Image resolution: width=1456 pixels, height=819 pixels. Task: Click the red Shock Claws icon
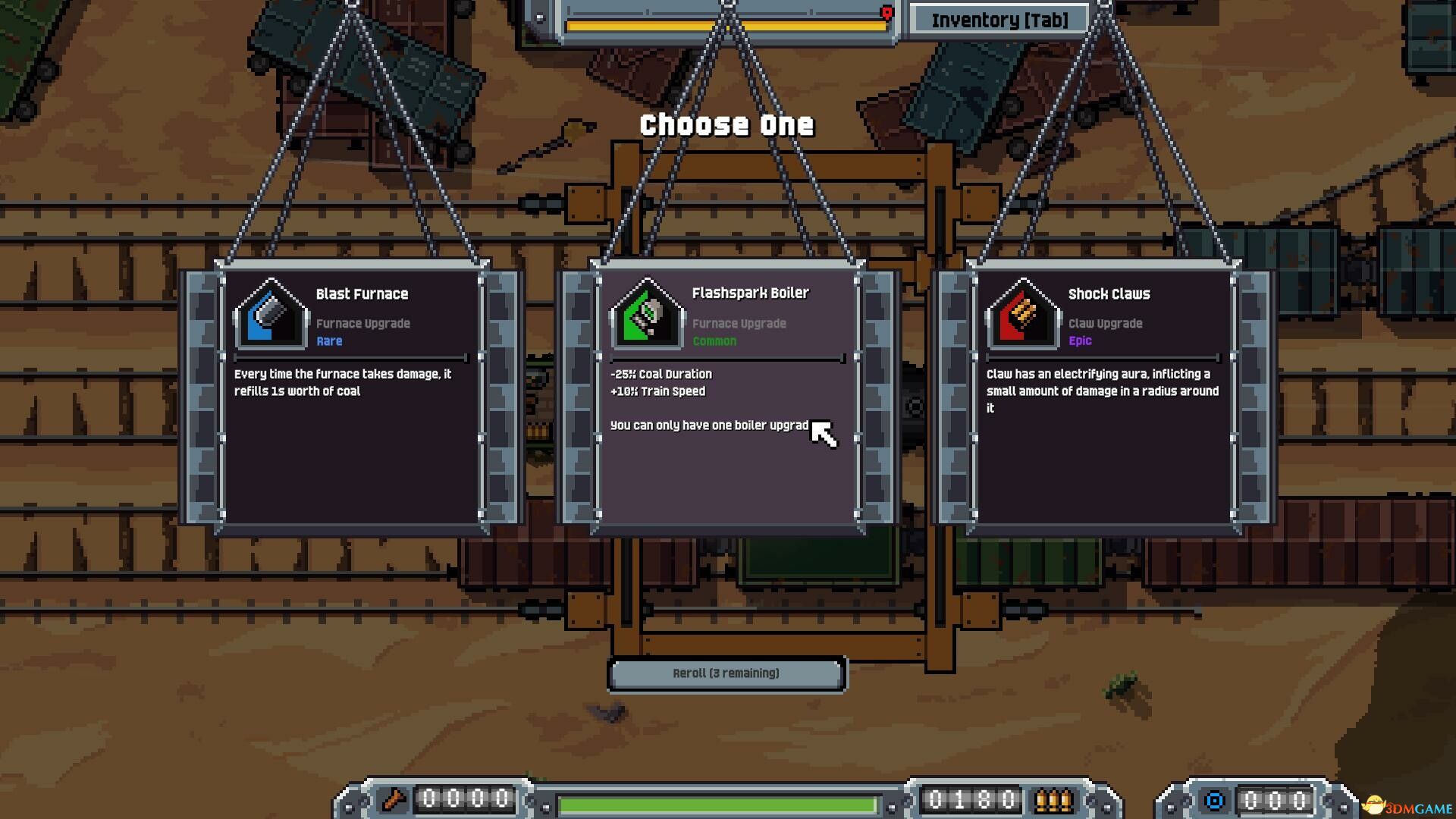point(1022,313)
